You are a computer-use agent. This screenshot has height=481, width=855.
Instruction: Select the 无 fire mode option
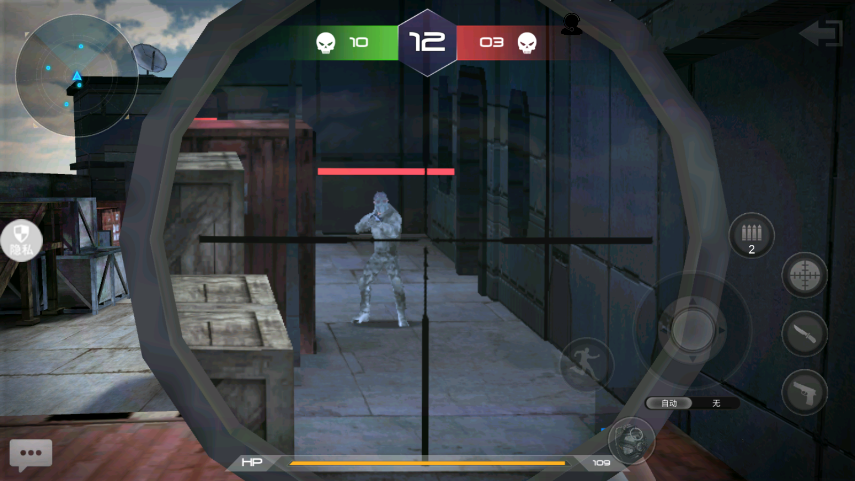716,403
